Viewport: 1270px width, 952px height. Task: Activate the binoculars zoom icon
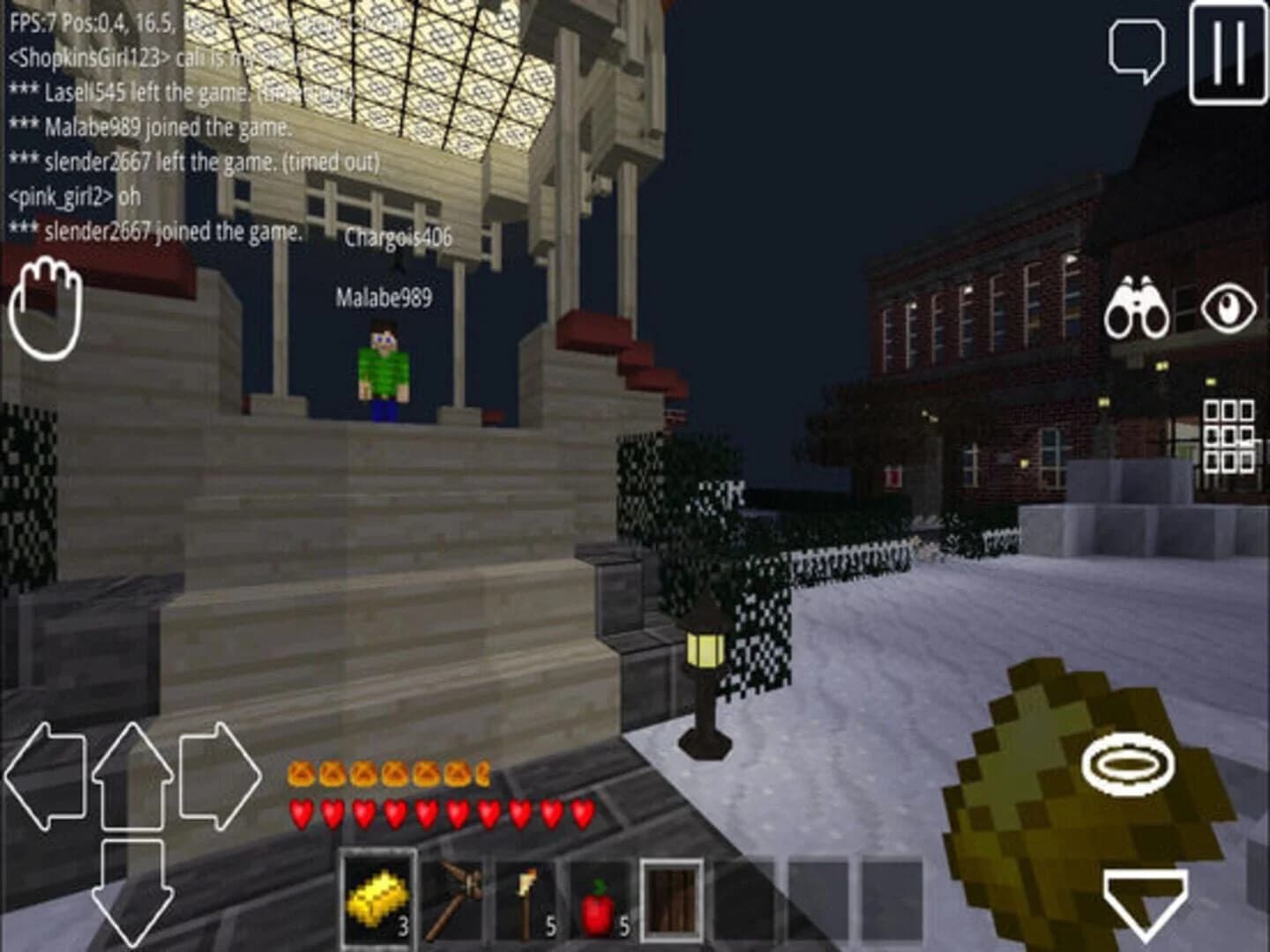(1140, 307)
